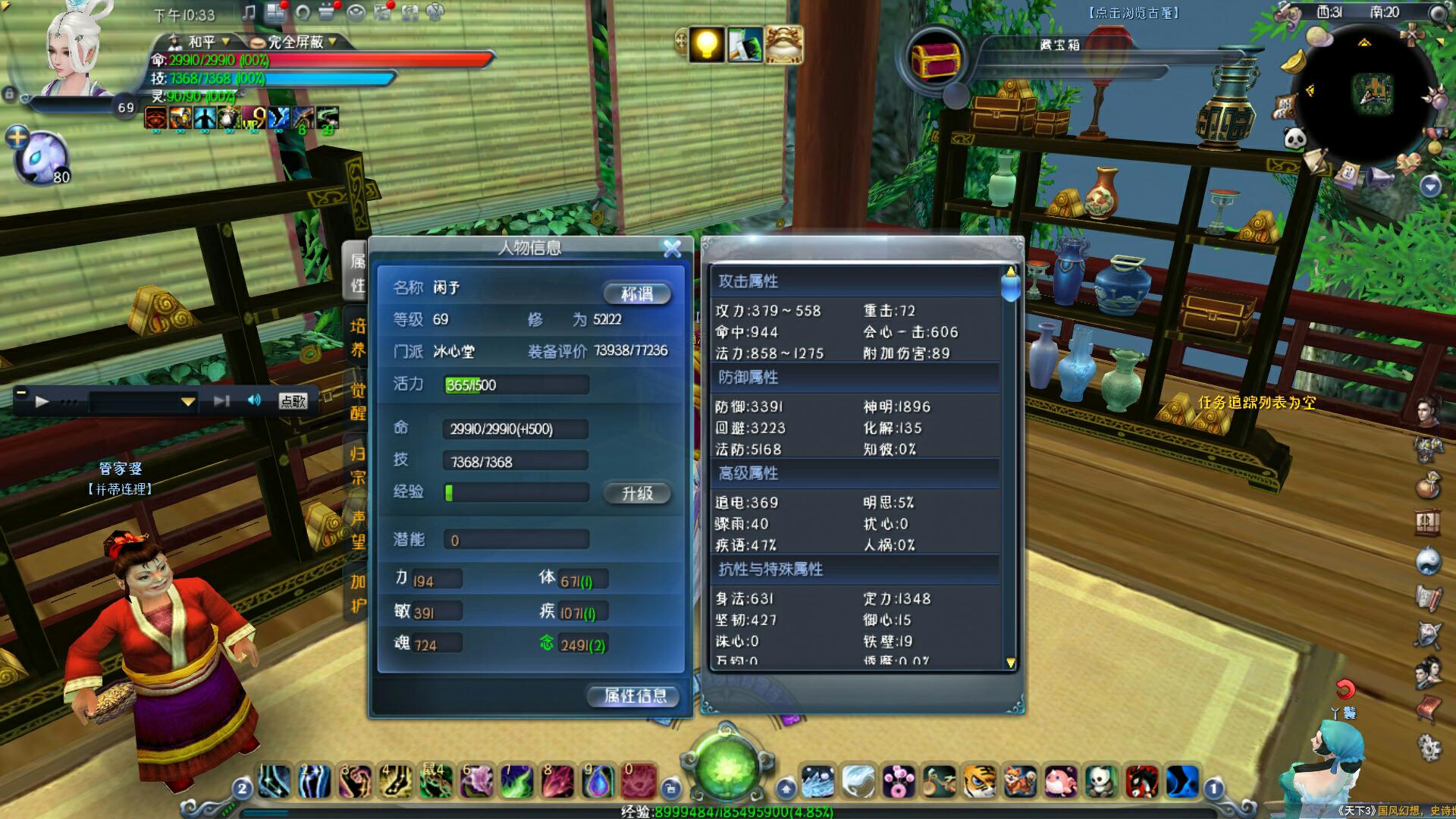Activate the blue water droplet skill

[598, 781]
